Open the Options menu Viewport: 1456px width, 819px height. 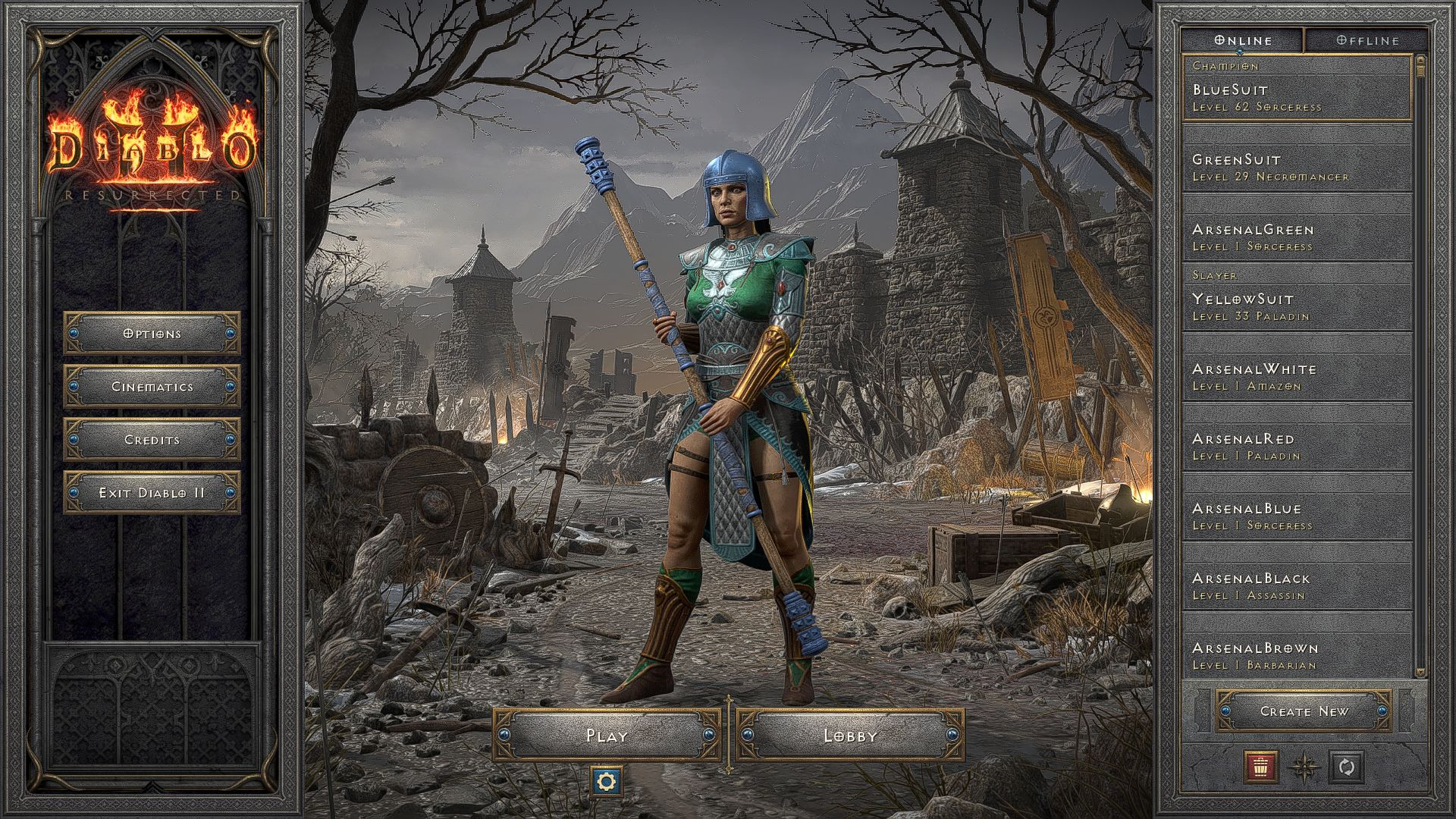[152, 333]
